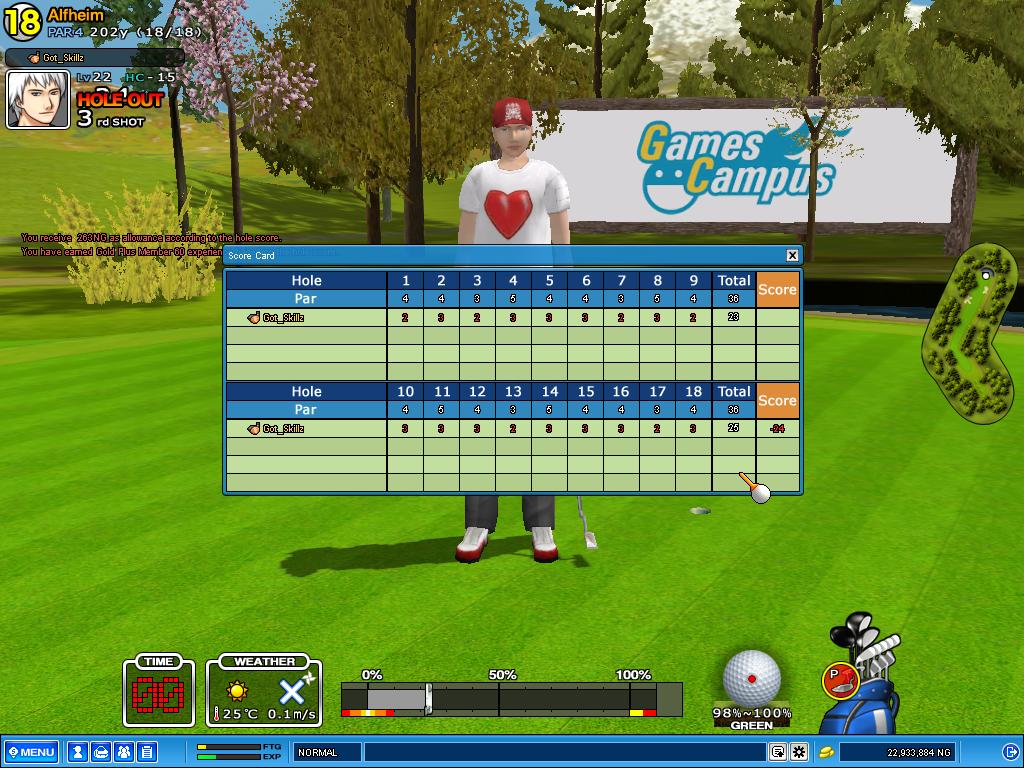Open the gear settings icon
Image resolution: width=1024 pixels, height=768 pixels.
click(x=799, y=752)
